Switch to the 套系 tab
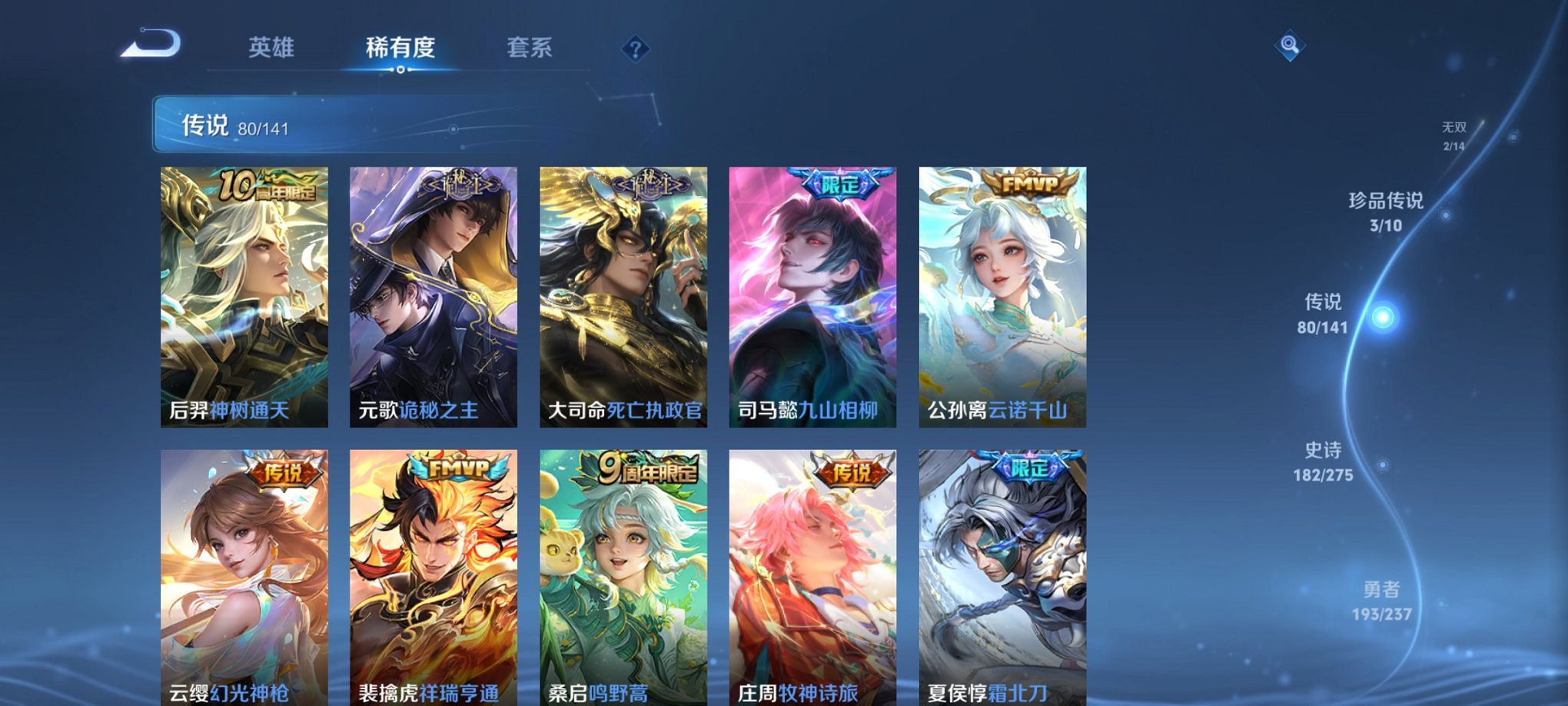The image size is (1568, 706). point(537,48)
